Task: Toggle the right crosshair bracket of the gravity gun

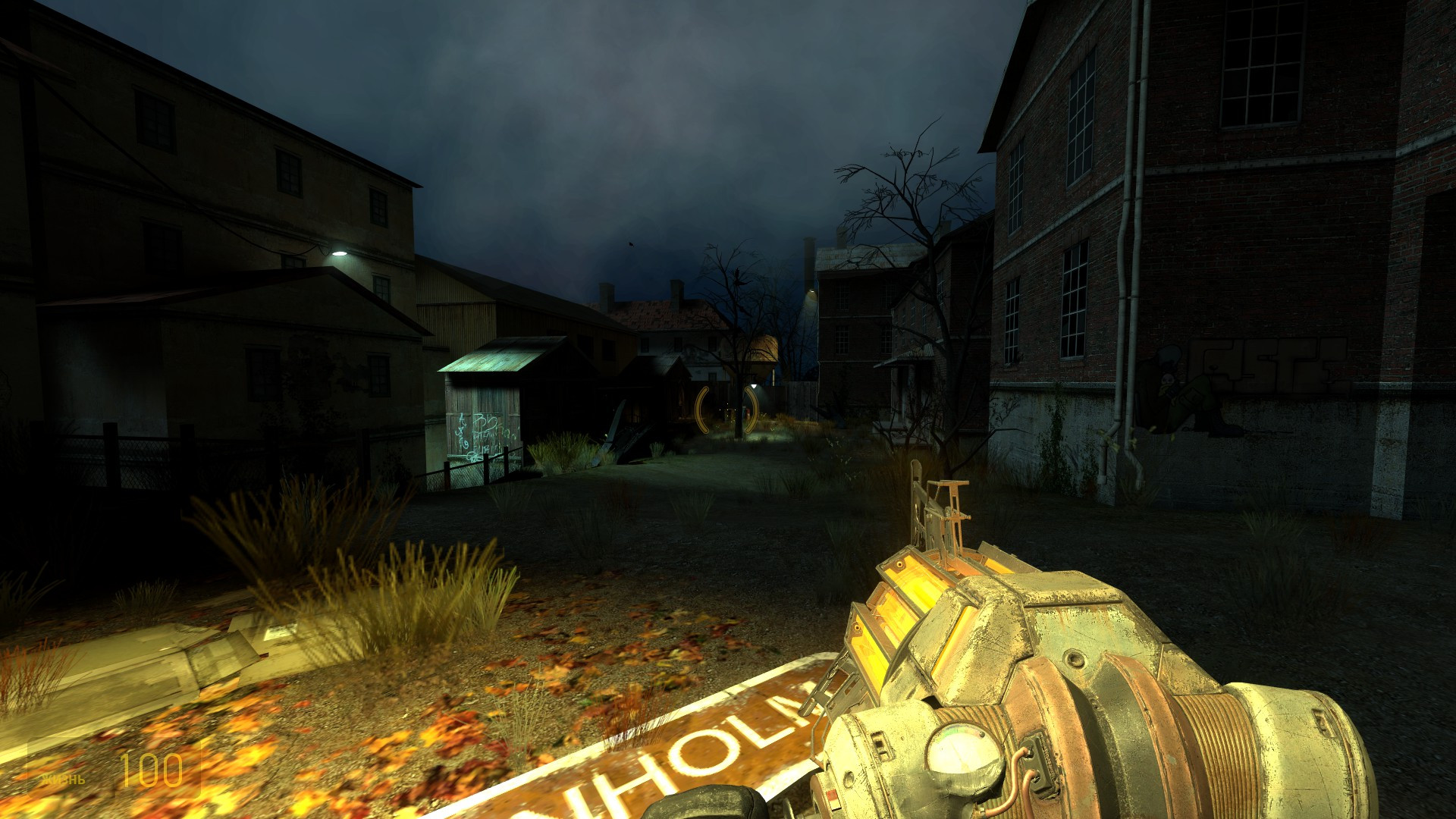Action: [752, 411]
